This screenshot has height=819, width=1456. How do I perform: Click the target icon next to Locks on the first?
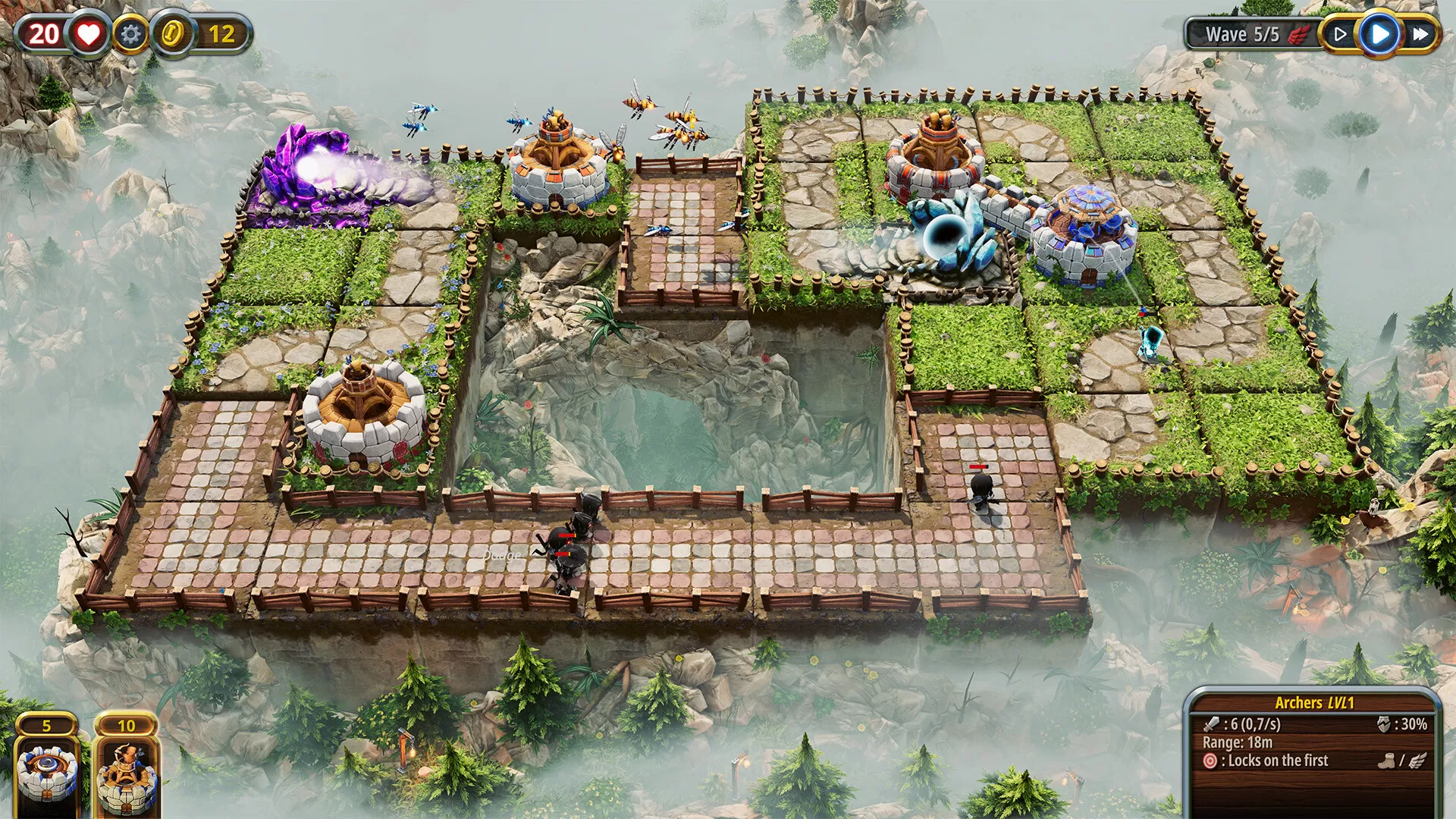point(1210,761)
